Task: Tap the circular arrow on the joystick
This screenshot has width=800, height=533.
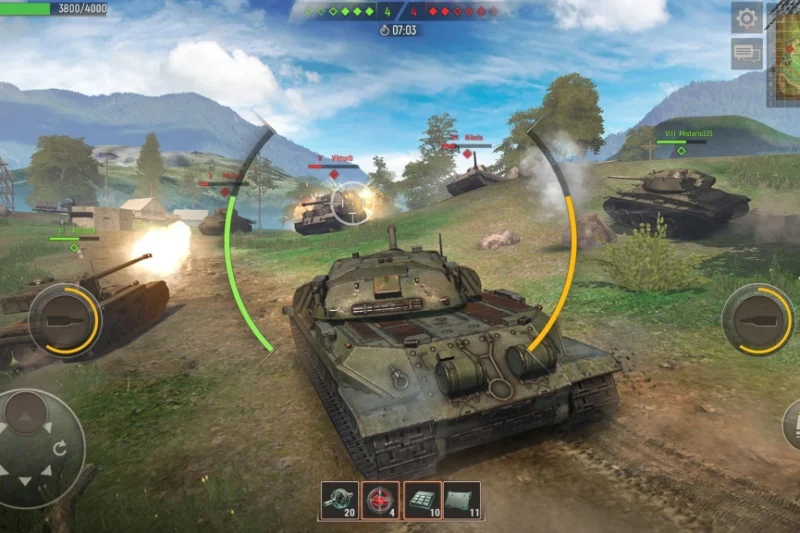Action: tap(60, 449)
